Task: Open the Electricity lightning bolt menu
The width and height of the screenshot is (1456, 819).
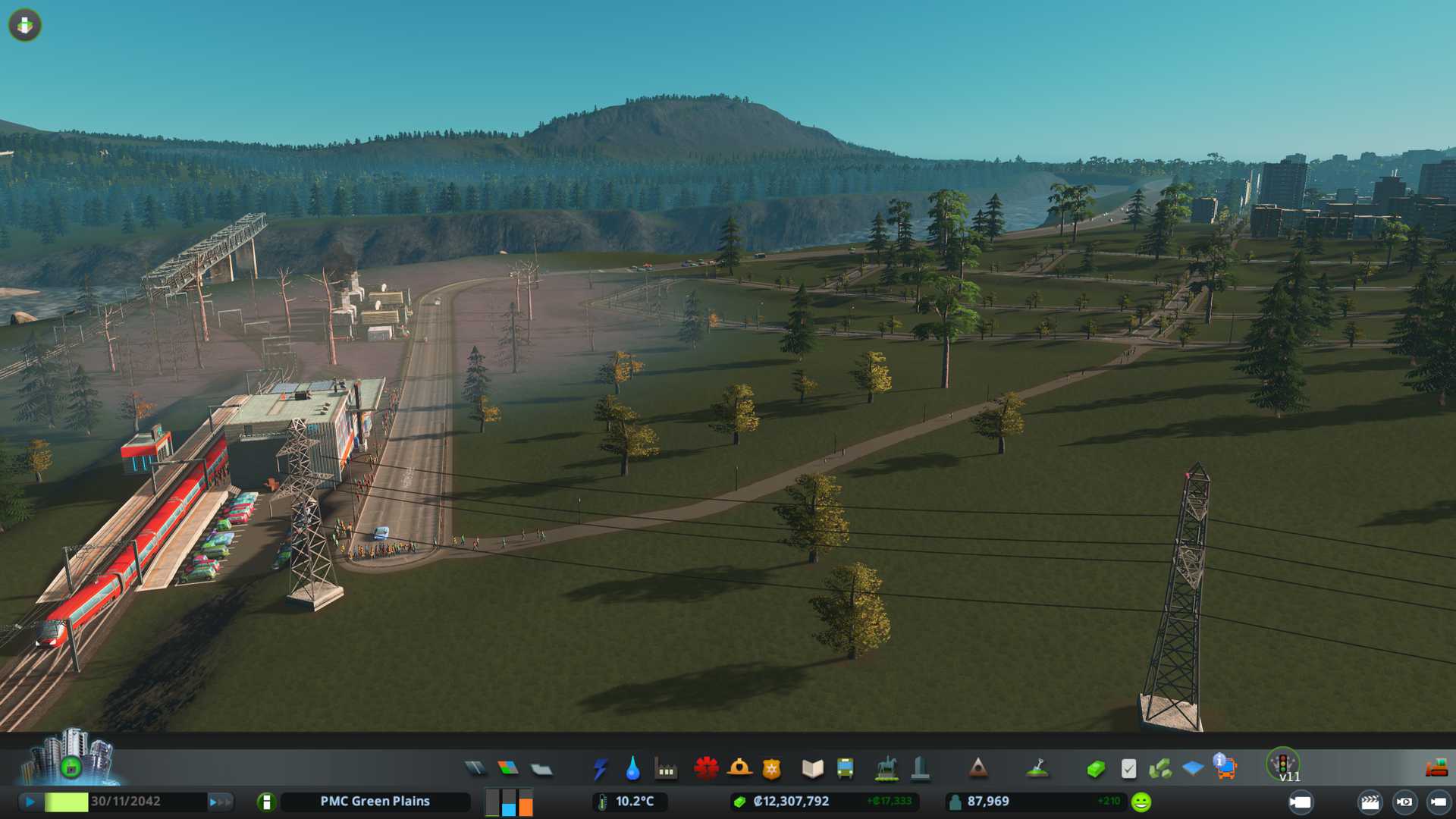Action: (601, 769)
